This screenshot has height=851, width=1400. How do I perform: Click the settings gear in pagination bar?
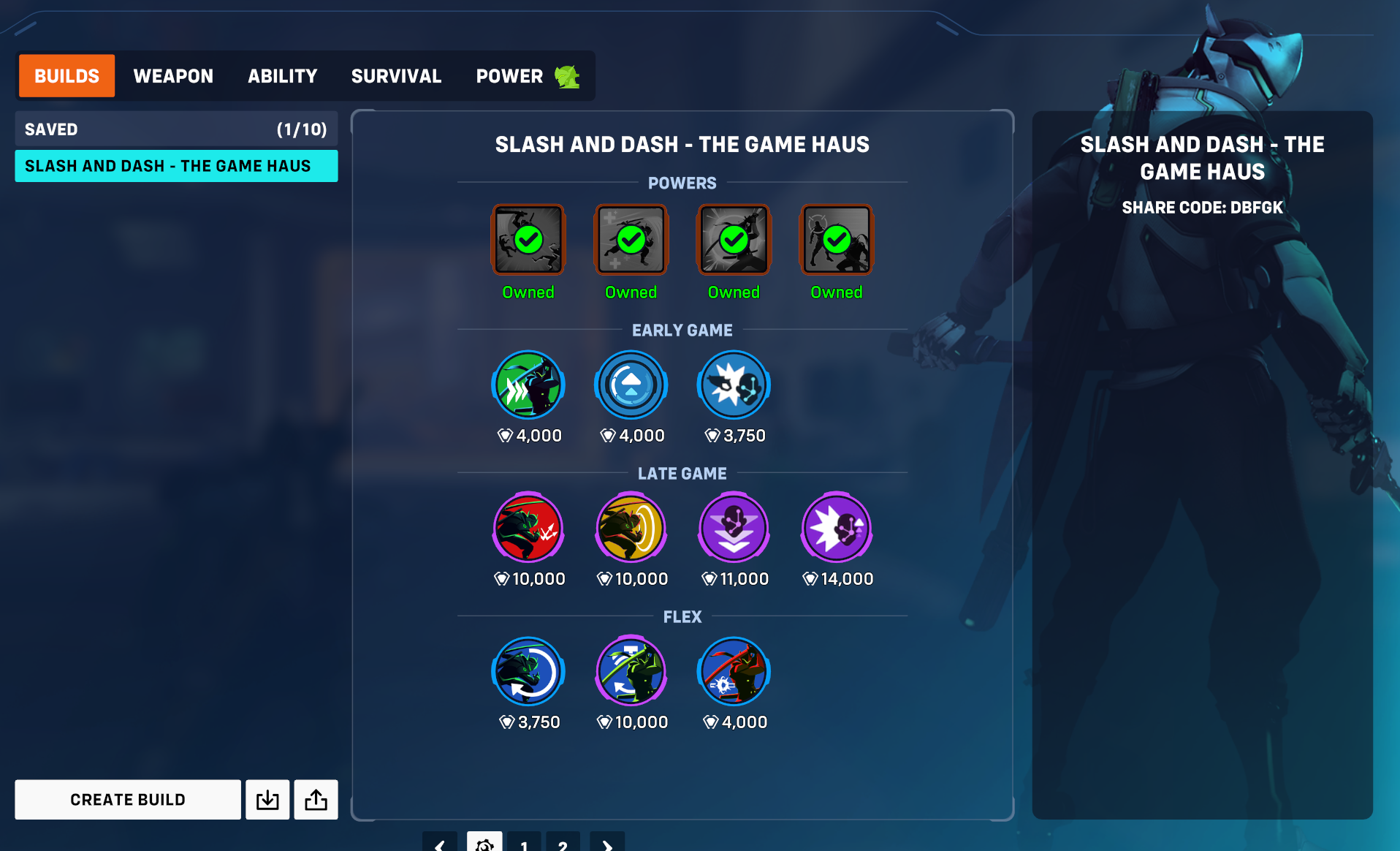point(484,844)
